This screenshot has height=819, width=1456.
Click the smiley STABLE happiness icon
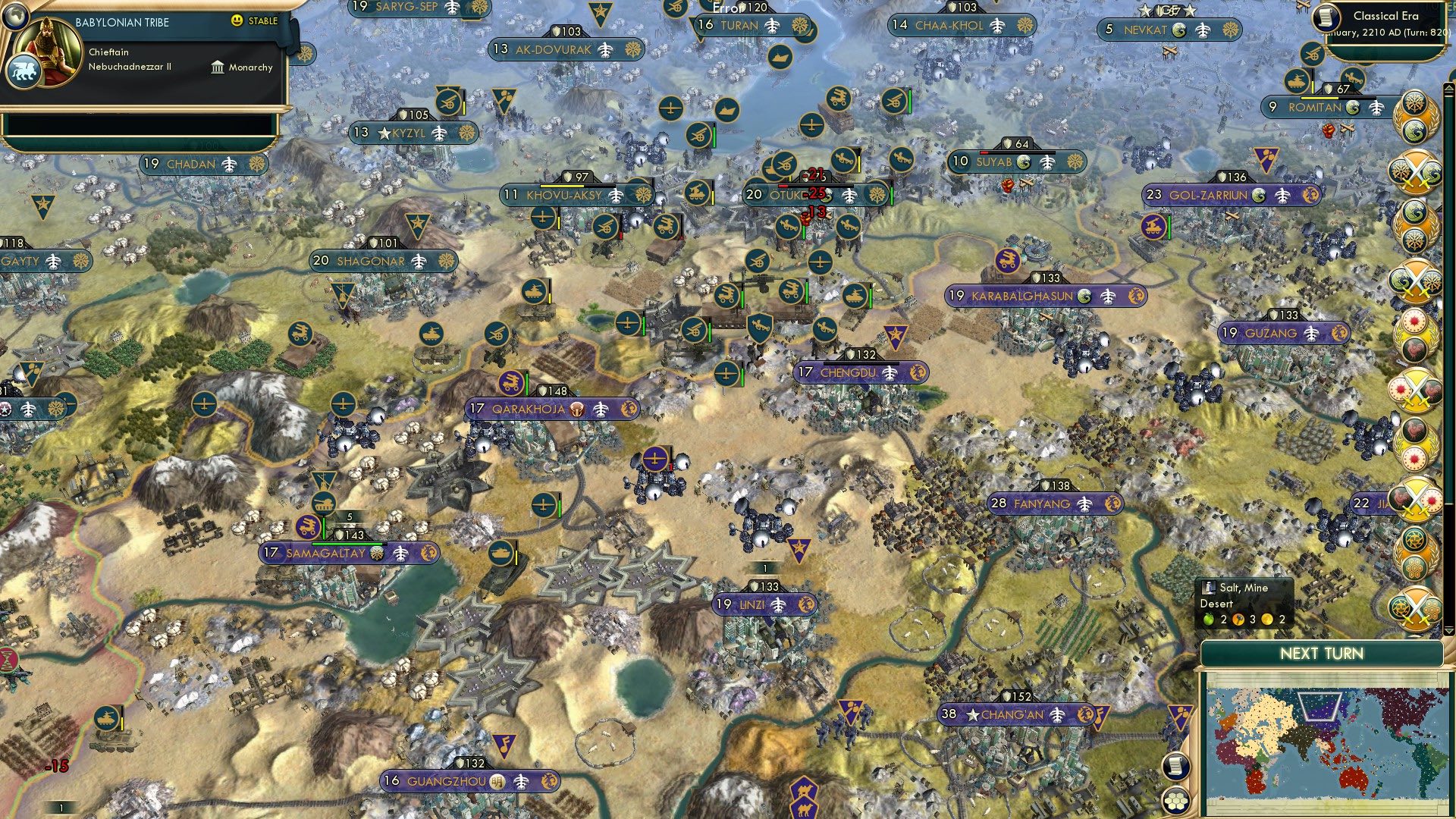(237, 22)
